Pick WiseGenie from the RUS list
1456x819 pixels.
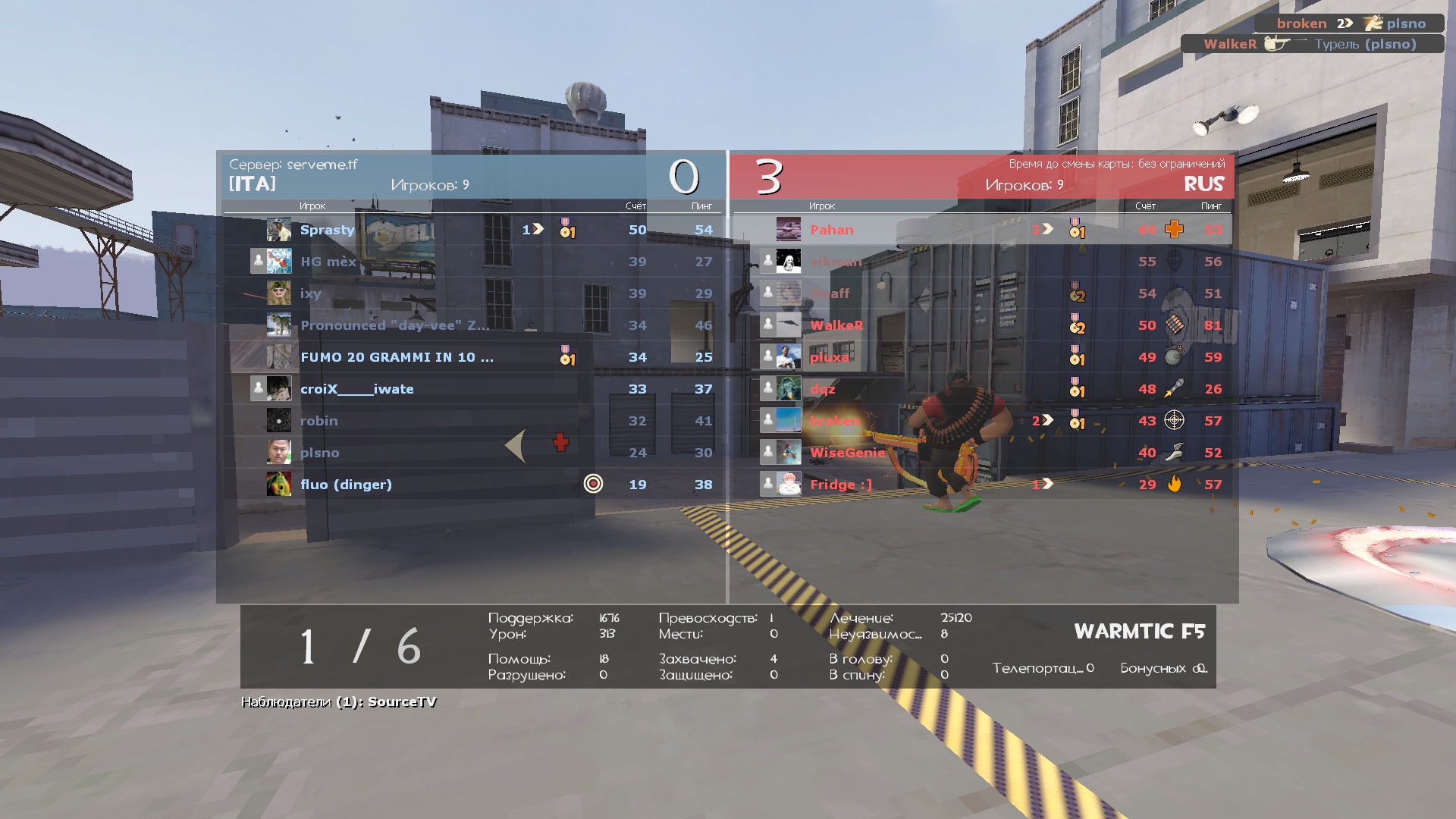coord(847,453)
